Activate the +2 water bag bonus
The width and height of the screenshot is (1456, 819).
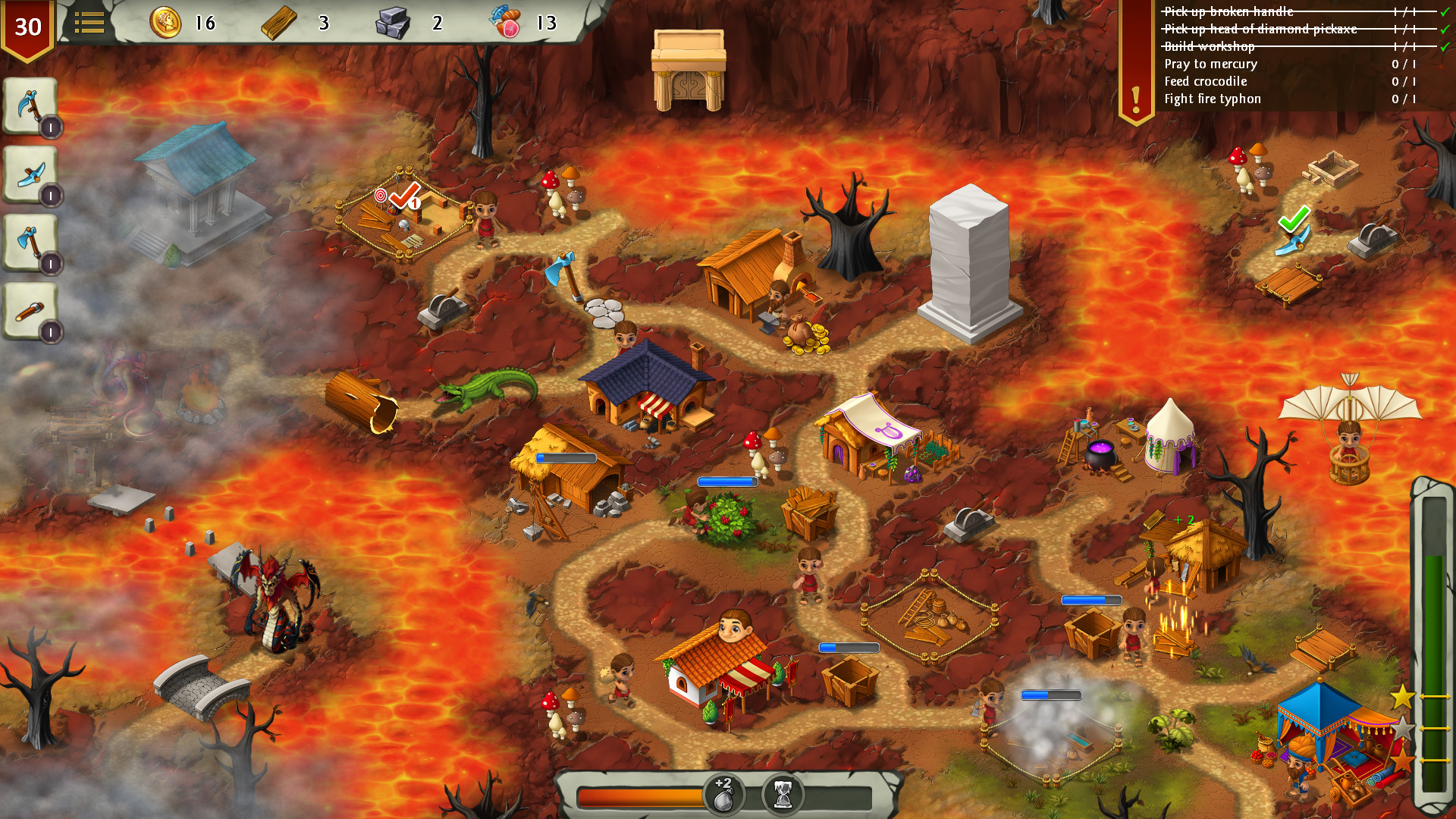[724, 796]
